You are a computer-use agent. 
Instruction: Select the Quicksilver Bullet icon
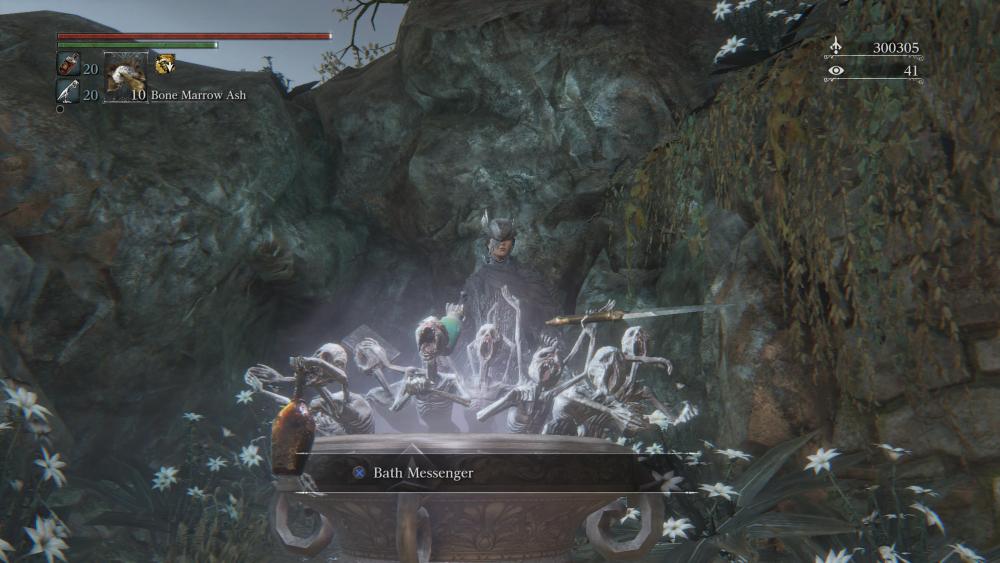[x=67, y=93]
